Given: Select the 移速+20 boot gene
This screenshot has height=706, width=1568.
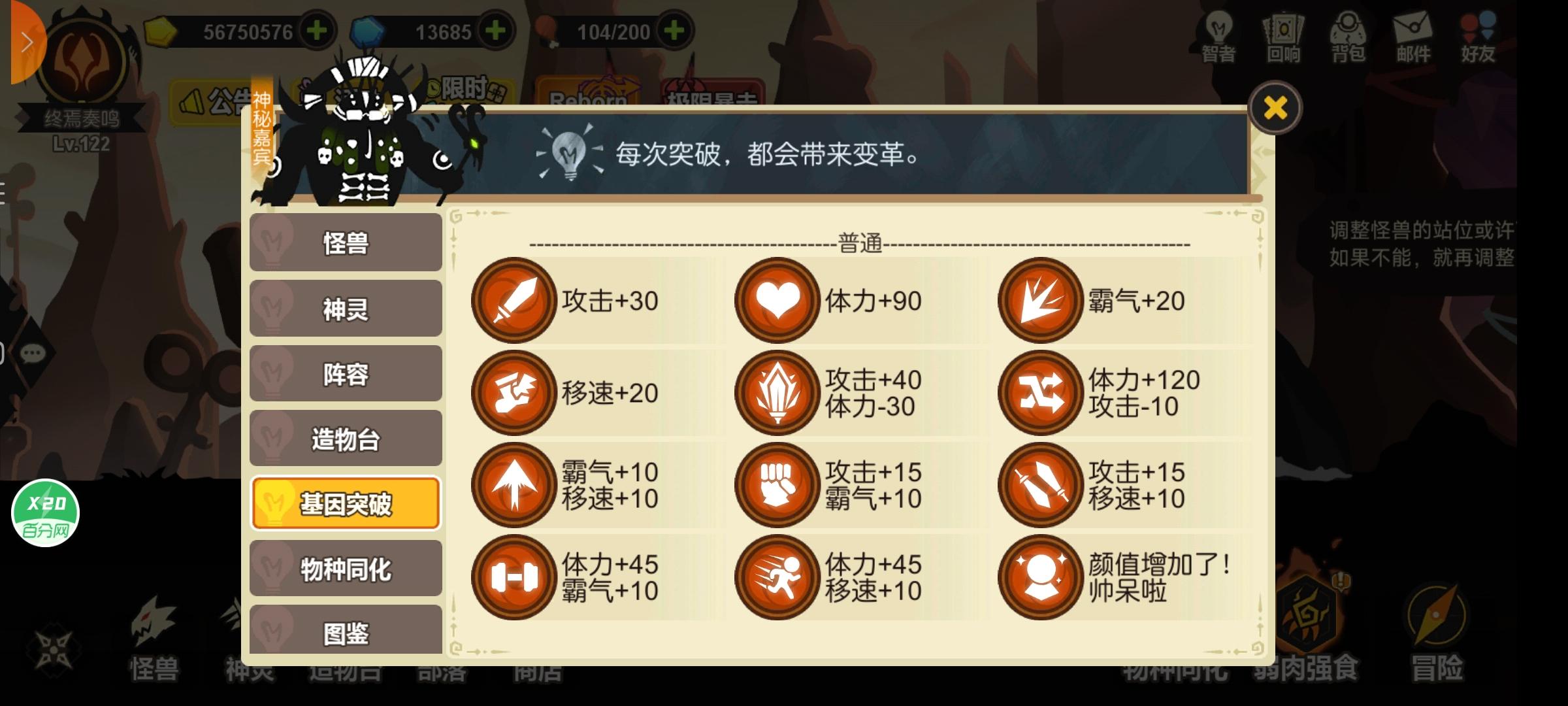Looking at the screenshot, I should click(x=514, y=393).
